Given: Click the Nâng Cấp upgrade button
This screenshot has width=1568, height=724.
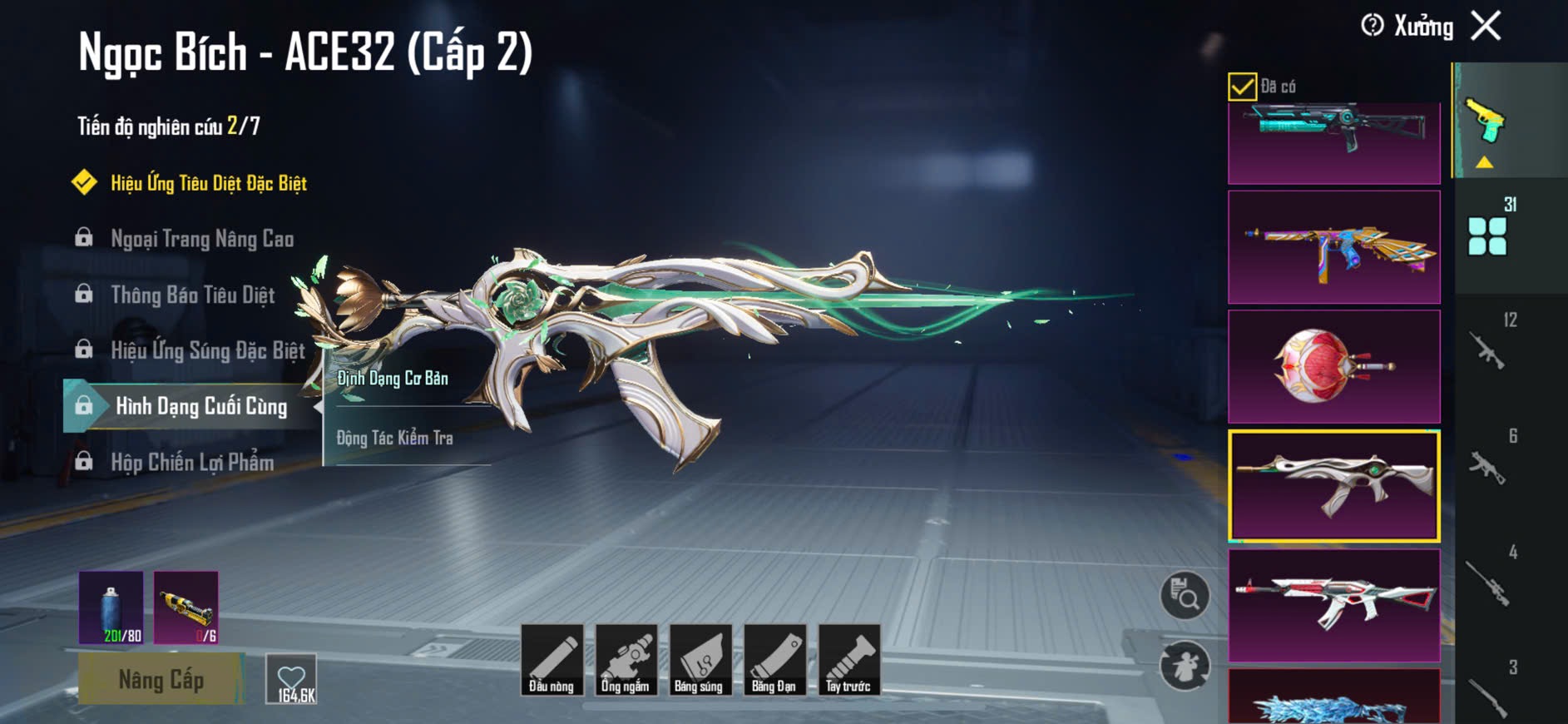Looking at the screenshot, I should coord(161,679).
